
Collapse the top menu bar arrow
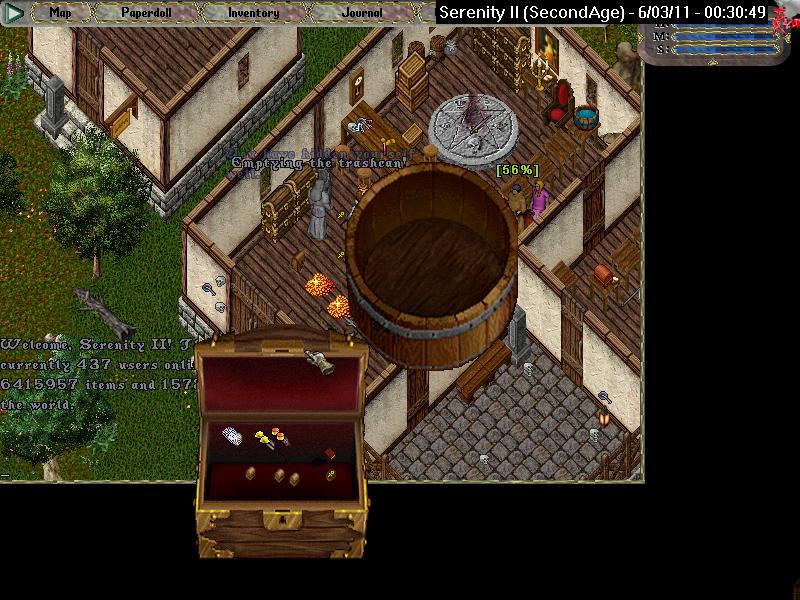[14, 14]
